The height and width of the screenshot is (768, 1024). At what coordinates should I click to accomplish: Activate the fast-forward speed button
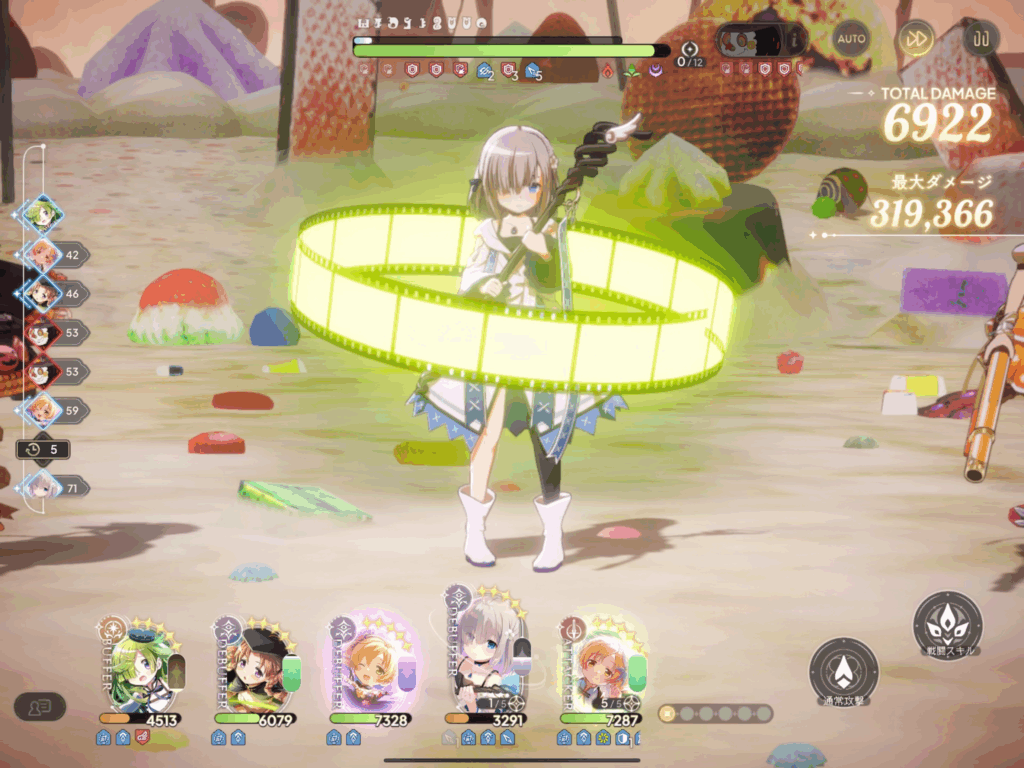tap(915, 39)
